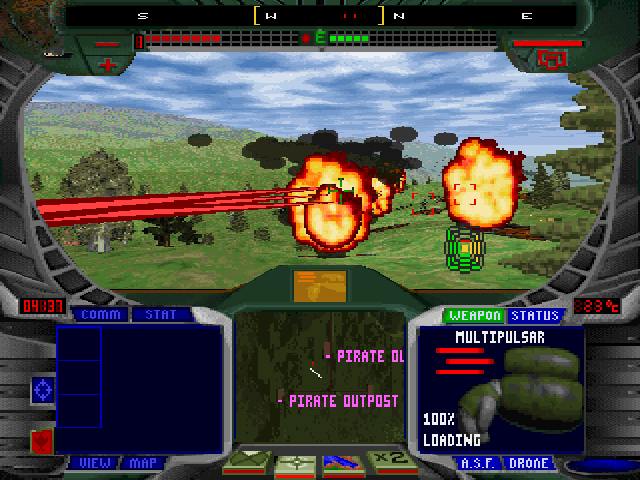640x480 pixels.
Task: Click the red plus button
Action: (x=109, y=64)
